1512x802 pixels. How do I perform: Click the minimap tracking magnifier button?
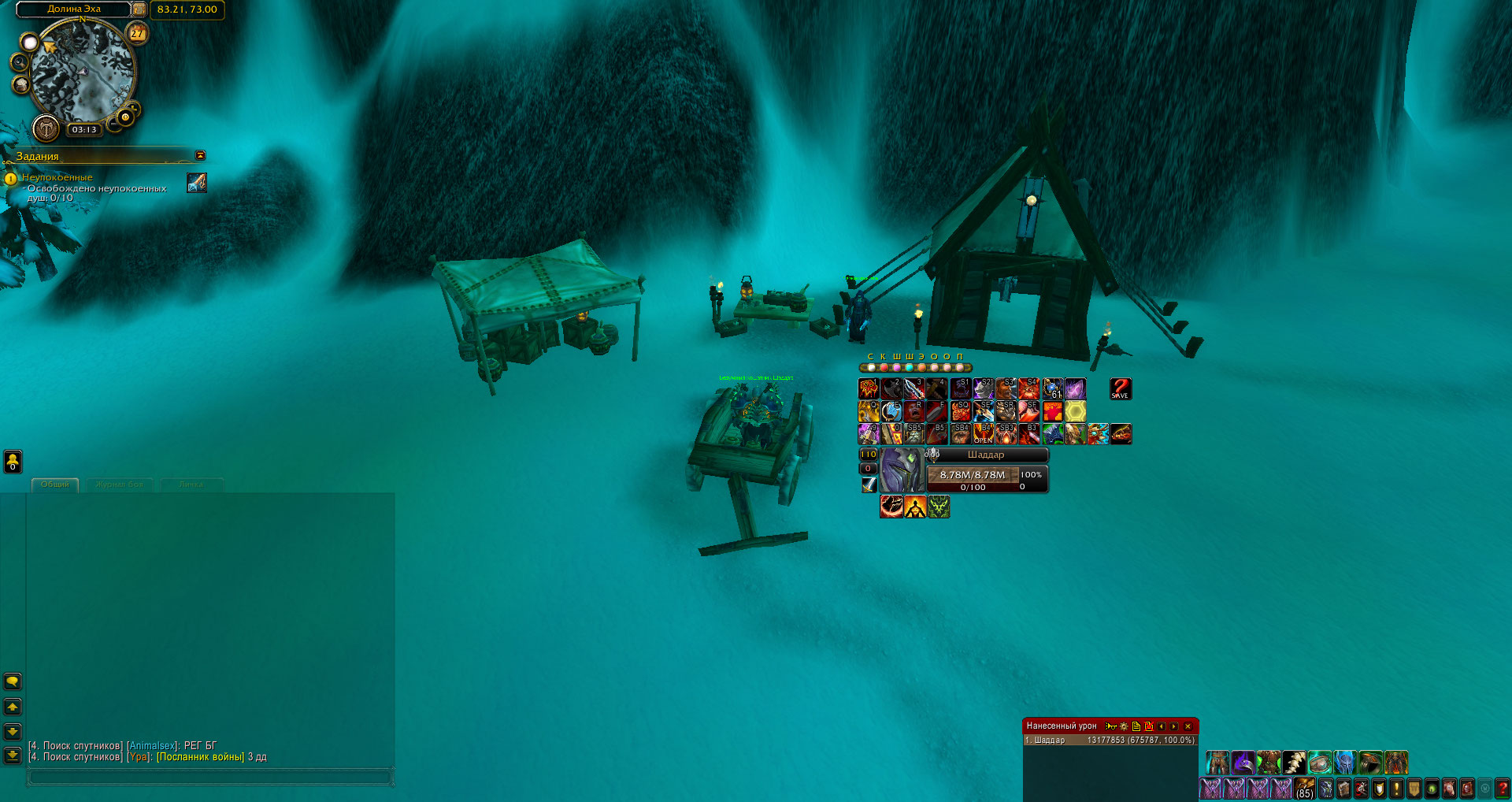point(20,62)
